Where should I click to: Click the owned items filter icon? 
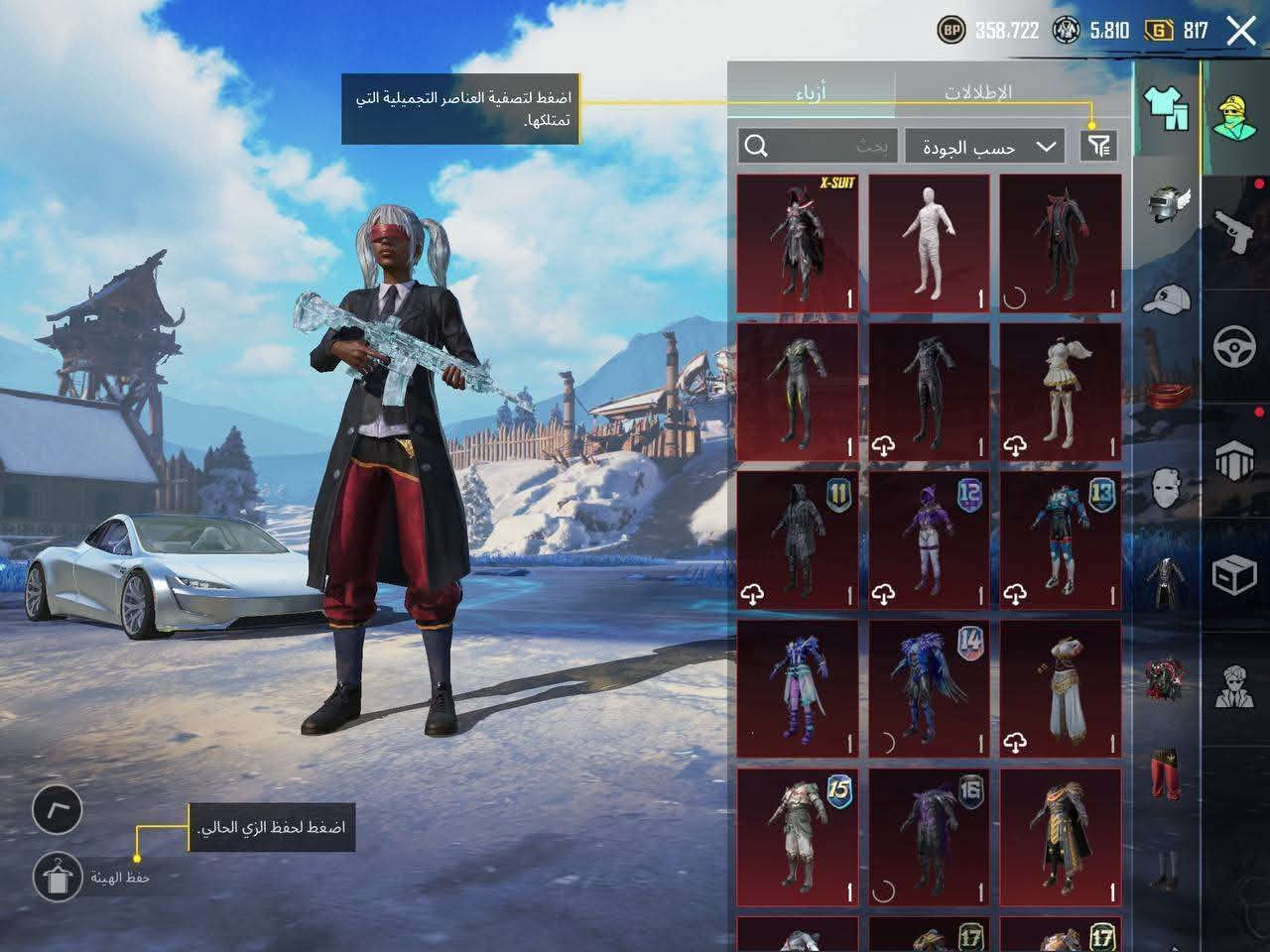[x=1098, y=147]
